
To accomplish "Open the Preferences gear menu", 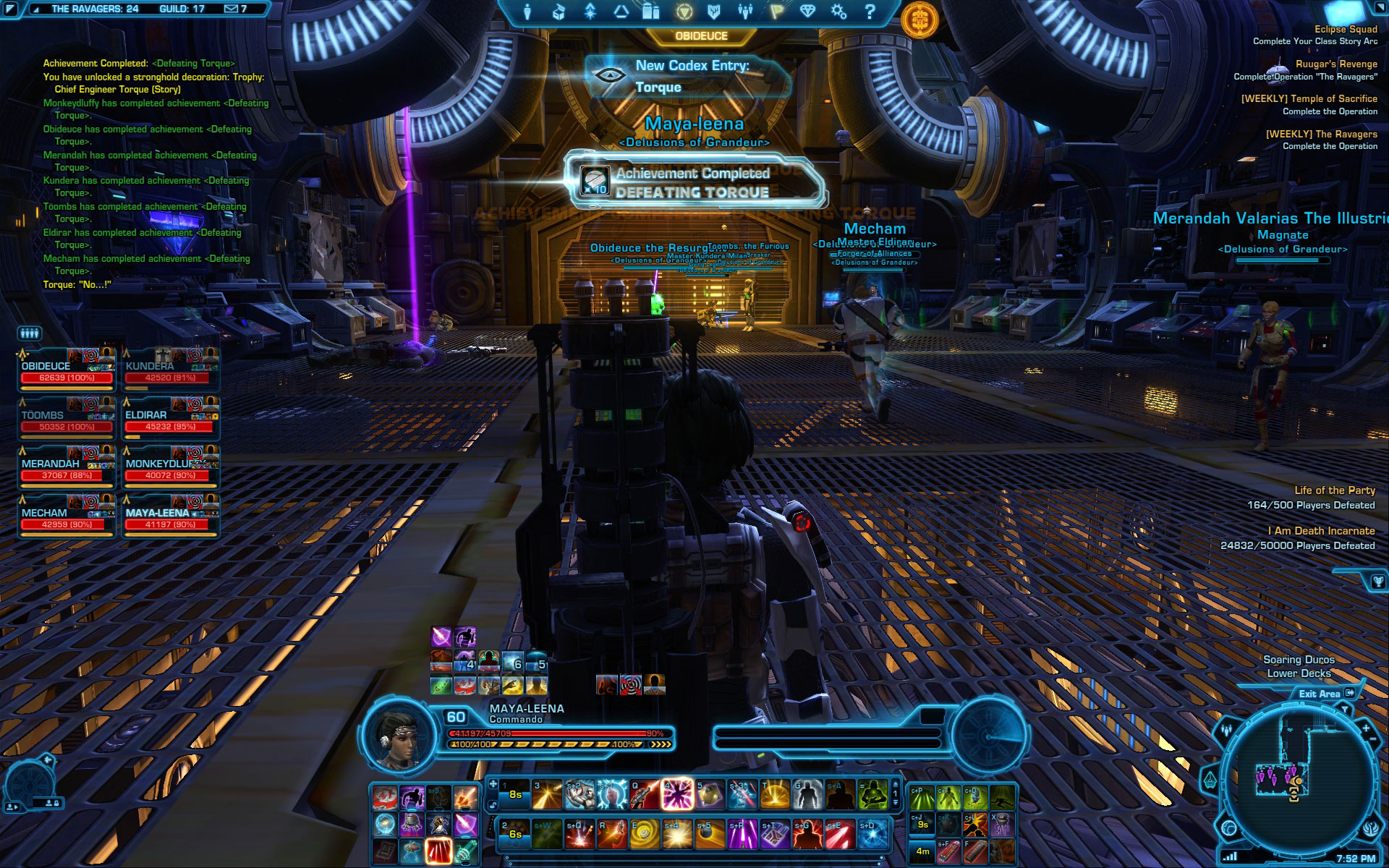I will [x=838, y=12].
